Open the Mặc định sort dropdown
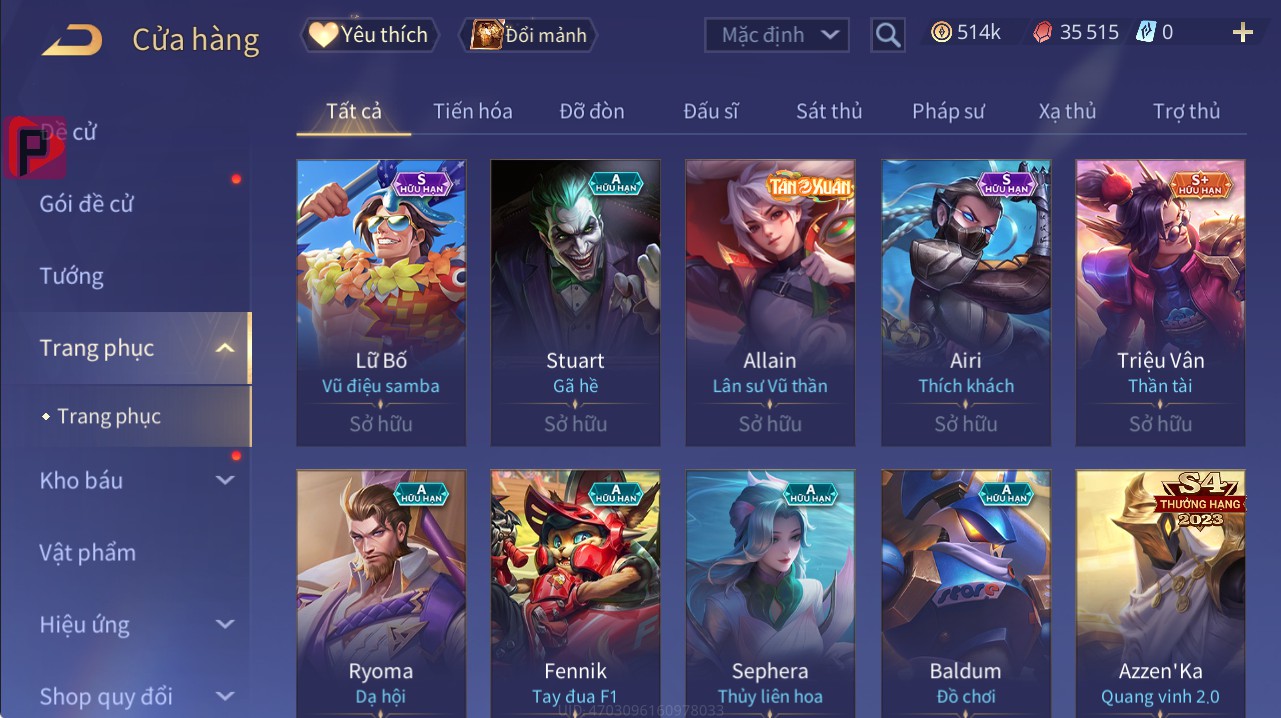Viewport: 1281px width, 718px height. tap(777, 35)
